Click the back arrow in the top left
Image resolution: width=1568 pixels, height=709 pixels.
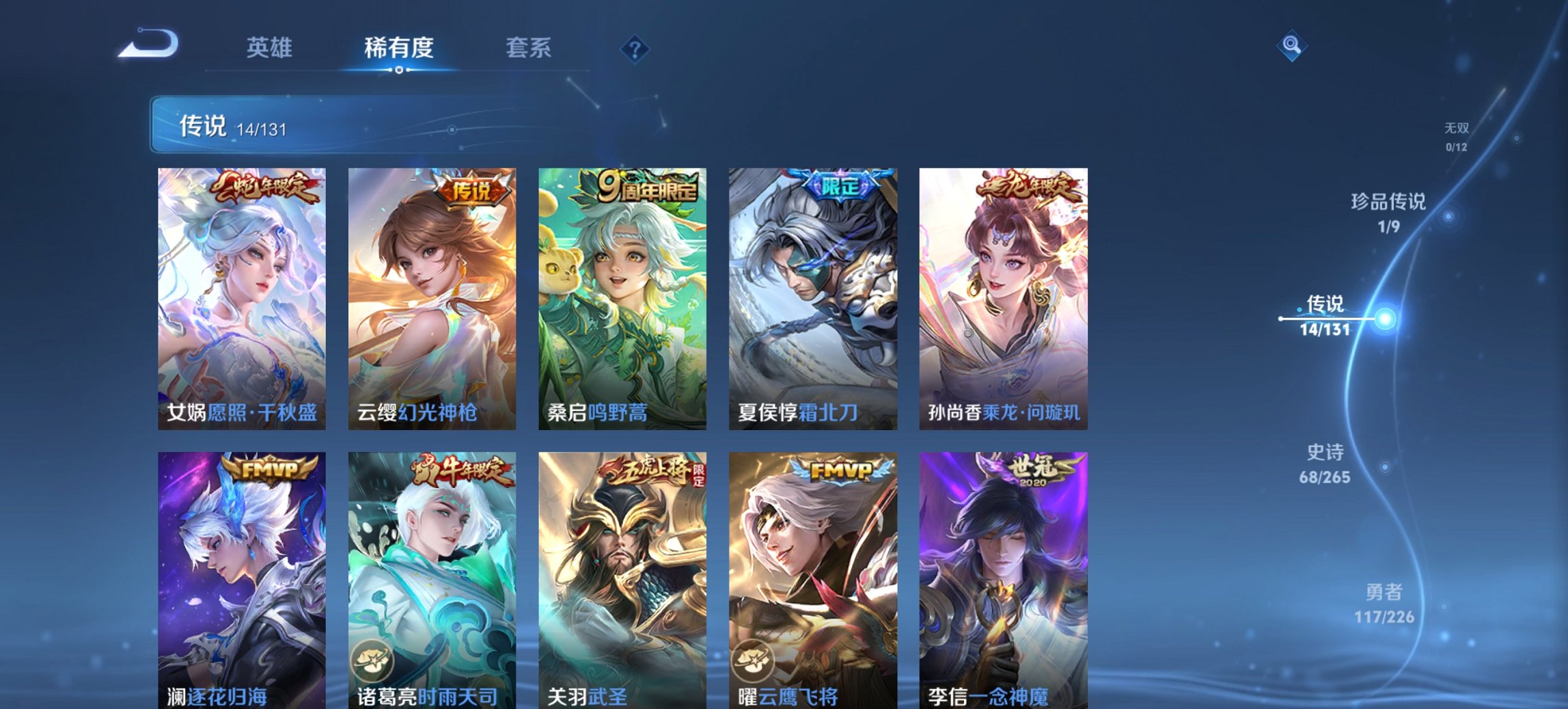point(147,44)
